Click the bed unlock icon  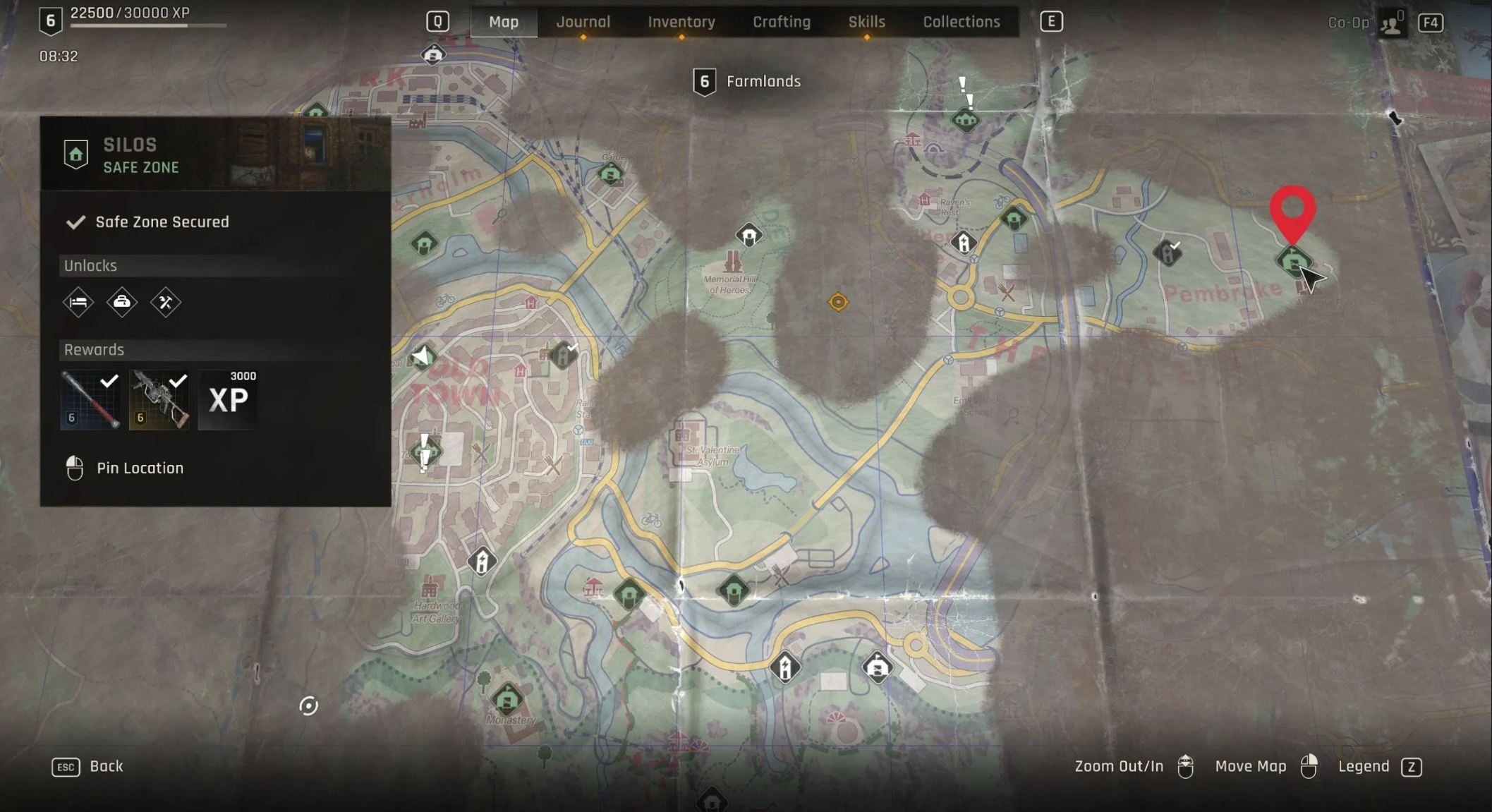click(x=78, y=303)
